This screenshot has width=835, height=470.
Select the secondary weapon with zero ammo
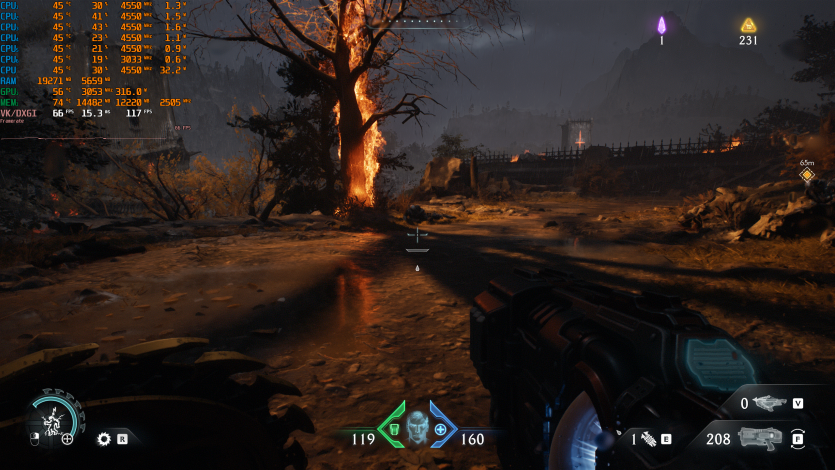tap(769, 403)
